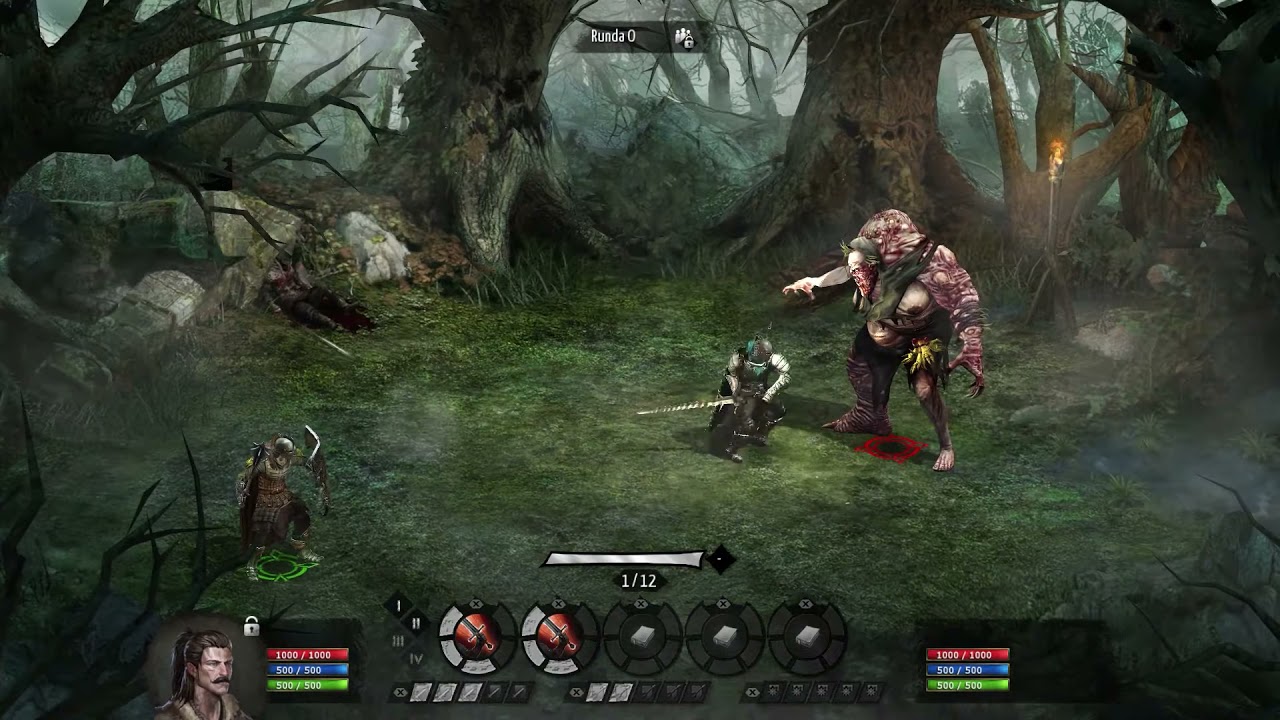Switch to skill set II
Image resolution: width=1280 pixels, height=720 pixels.
coord(416,623)
